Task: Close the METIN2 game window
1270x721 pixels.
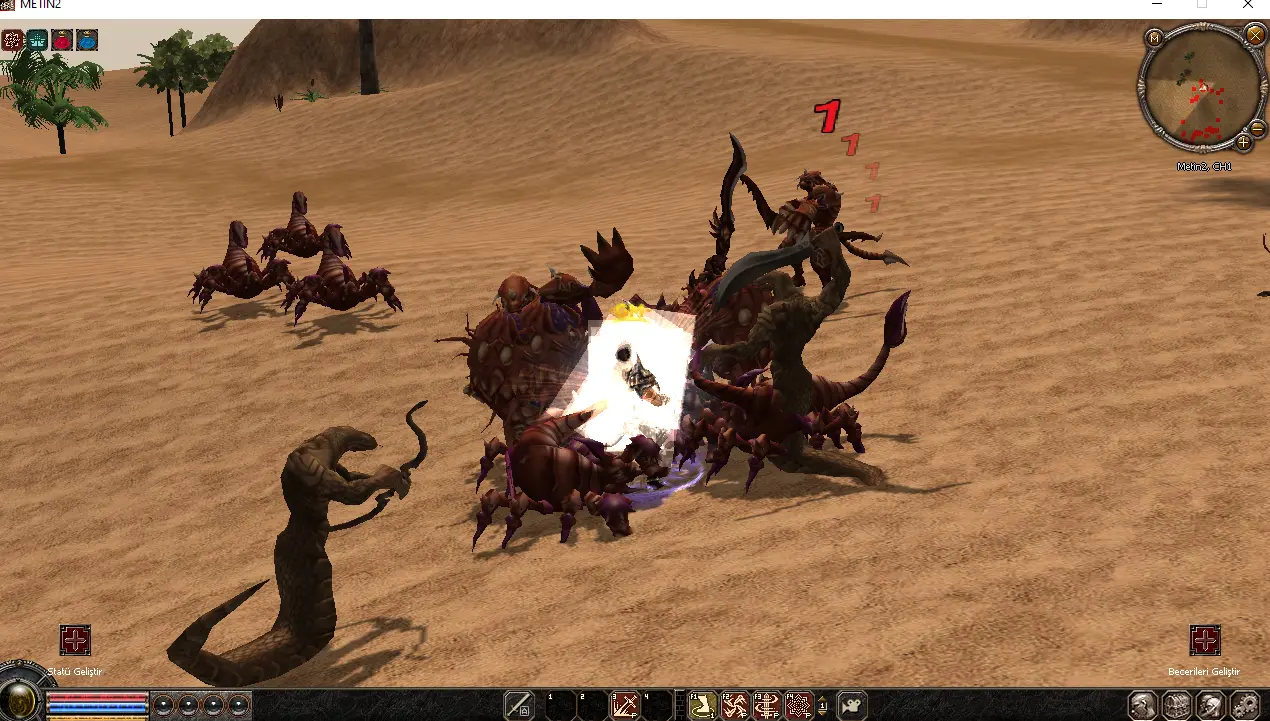Action: pos(1248,5)
